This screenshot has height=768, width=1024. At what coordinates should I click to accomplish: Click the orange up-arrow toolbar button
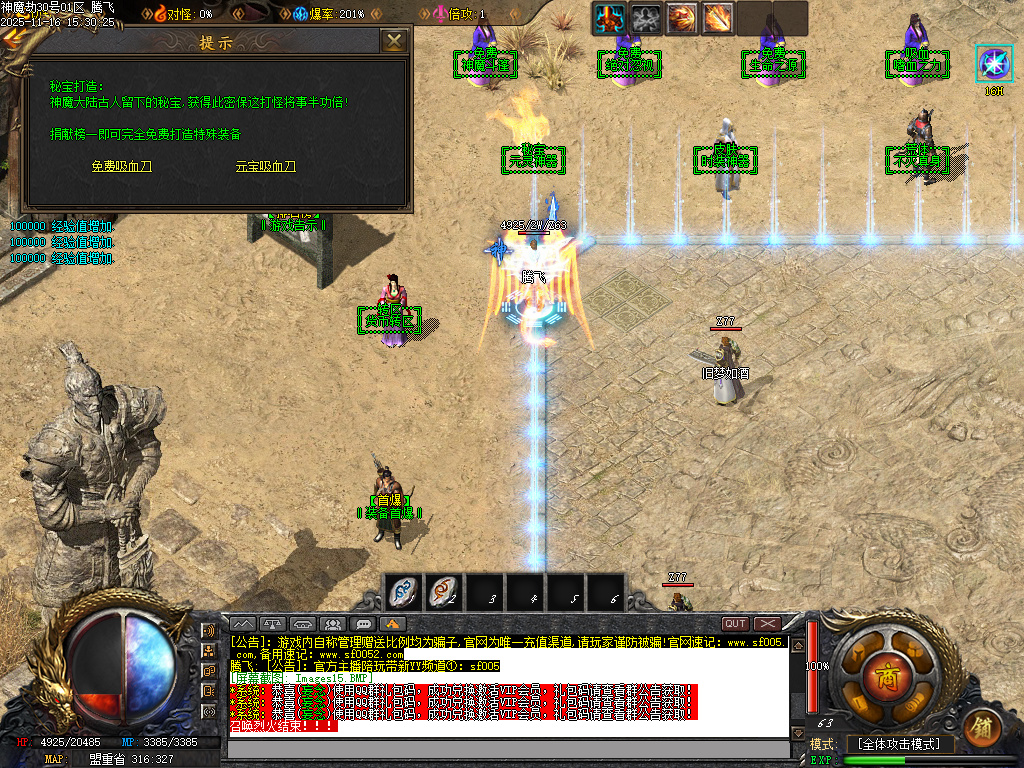point(393,624)
